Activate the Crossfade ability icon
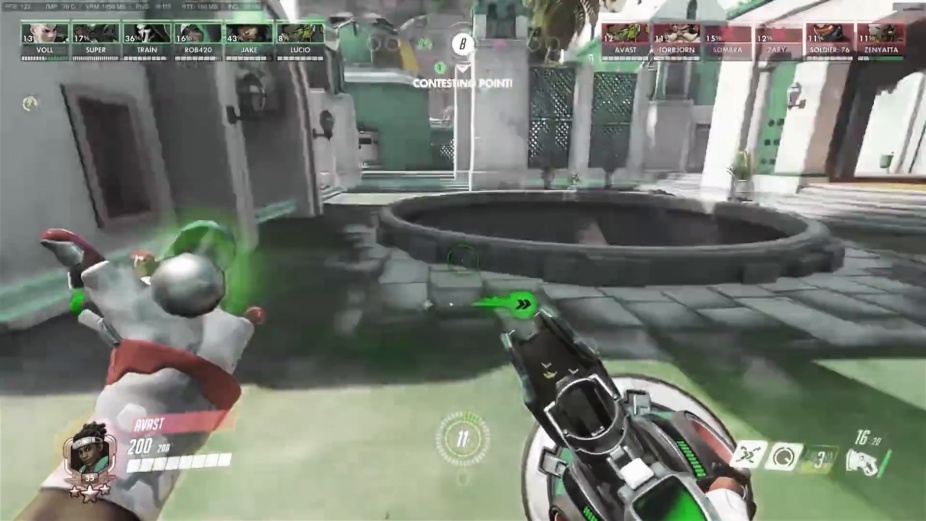The height and width of the screenshot is (521, 926). coord(750,455)
